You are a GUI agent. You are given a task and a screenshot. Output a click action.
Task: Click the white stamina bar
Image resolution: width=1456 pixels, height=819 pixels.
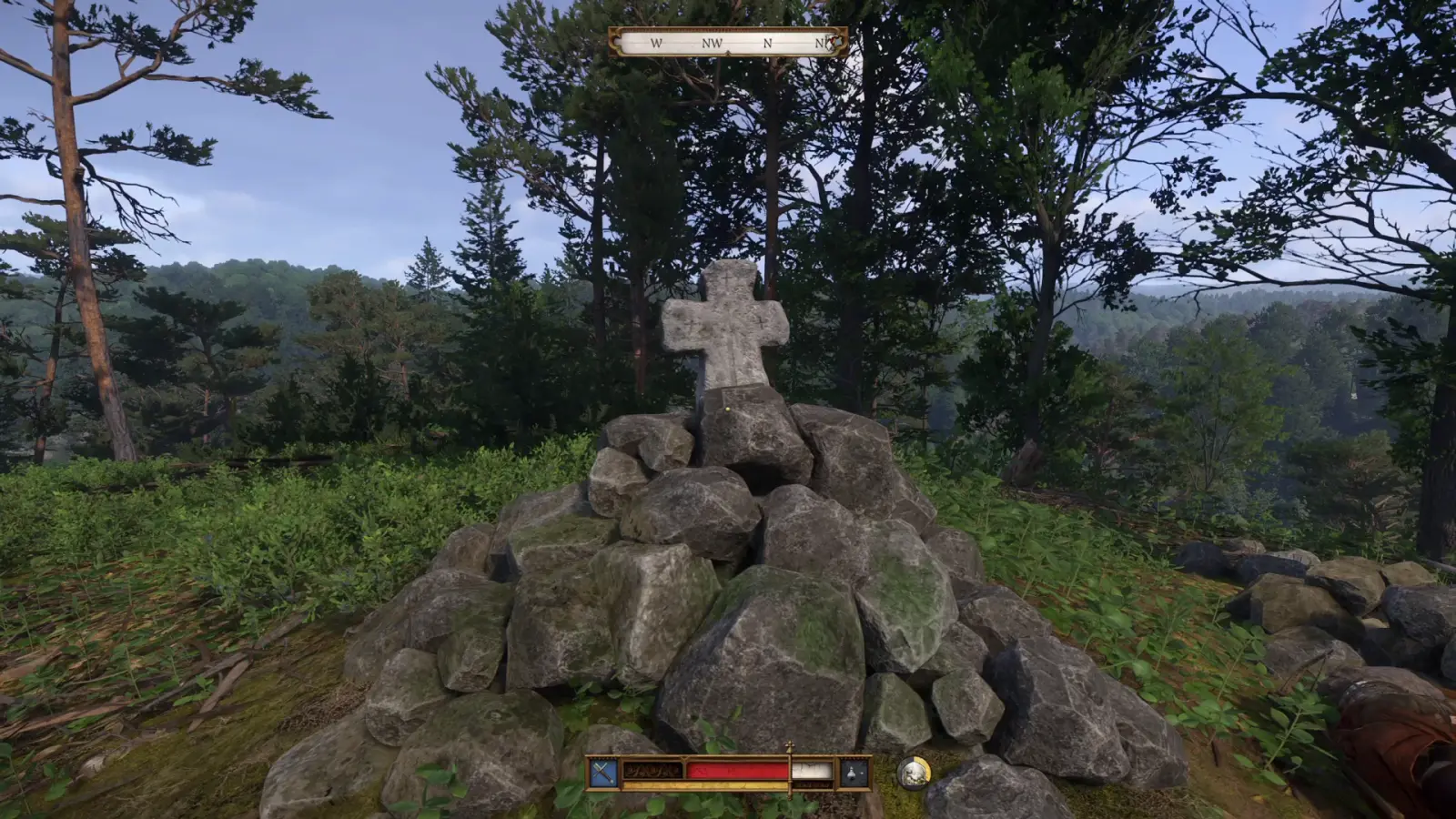click(811, 770)
